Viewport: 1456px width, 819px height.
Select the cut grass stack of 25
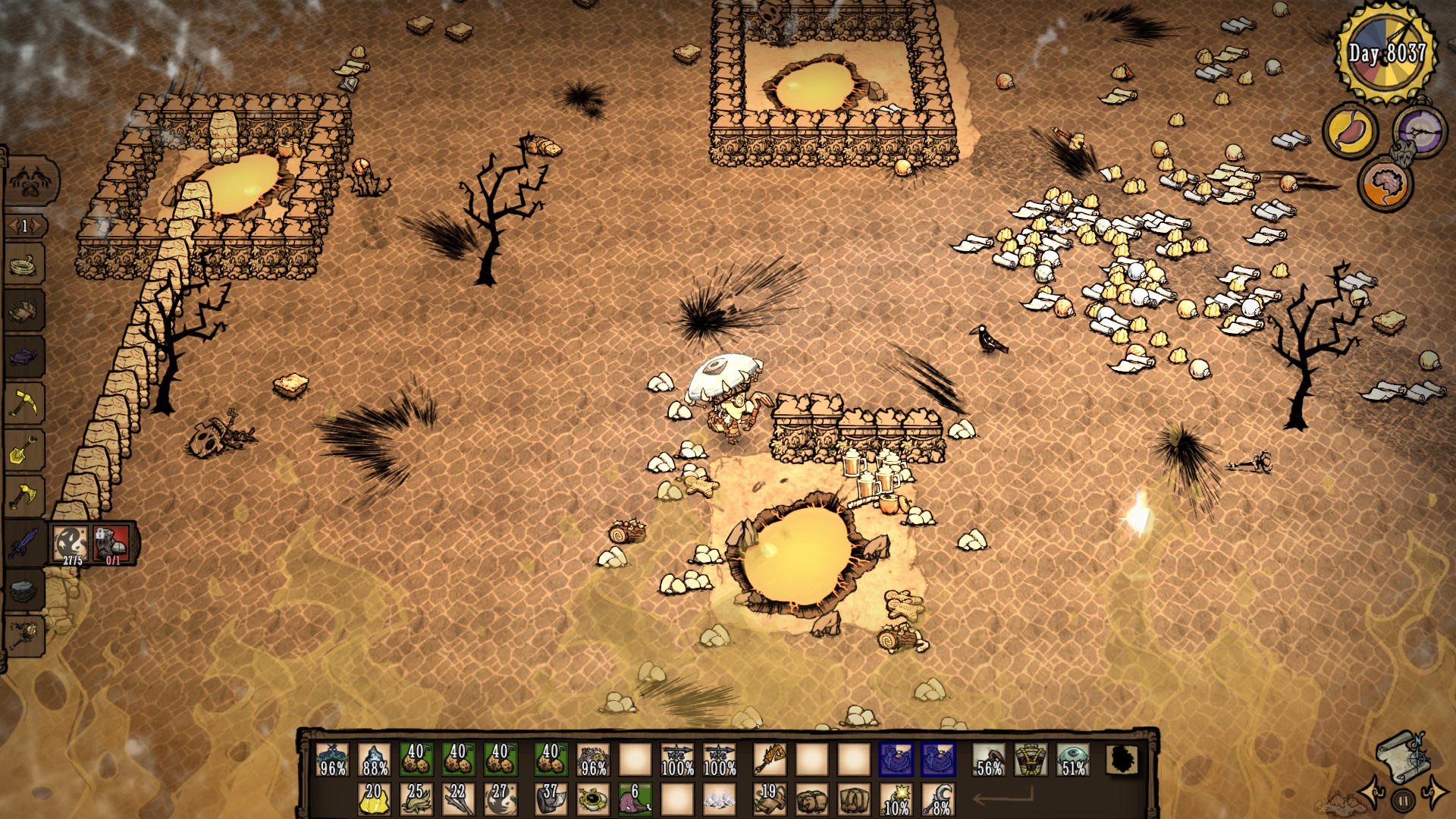[x=416, y=799]
